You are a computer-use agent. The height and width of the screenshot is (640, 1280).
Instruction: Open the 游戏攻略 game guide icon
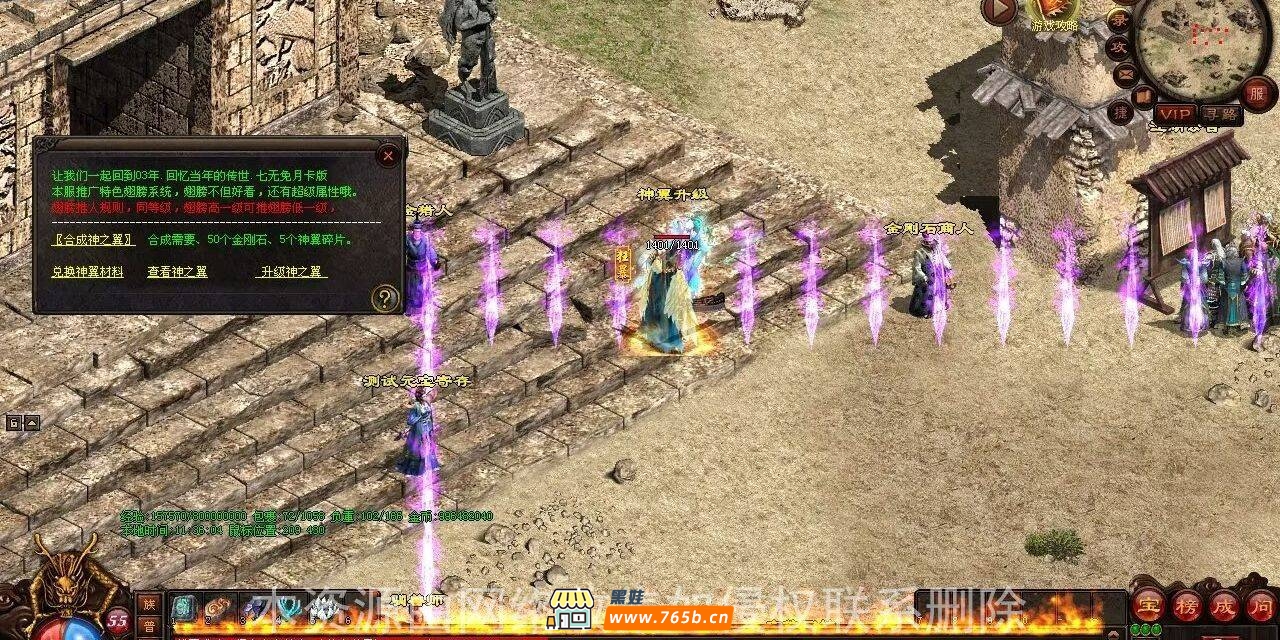(1054, 12)
